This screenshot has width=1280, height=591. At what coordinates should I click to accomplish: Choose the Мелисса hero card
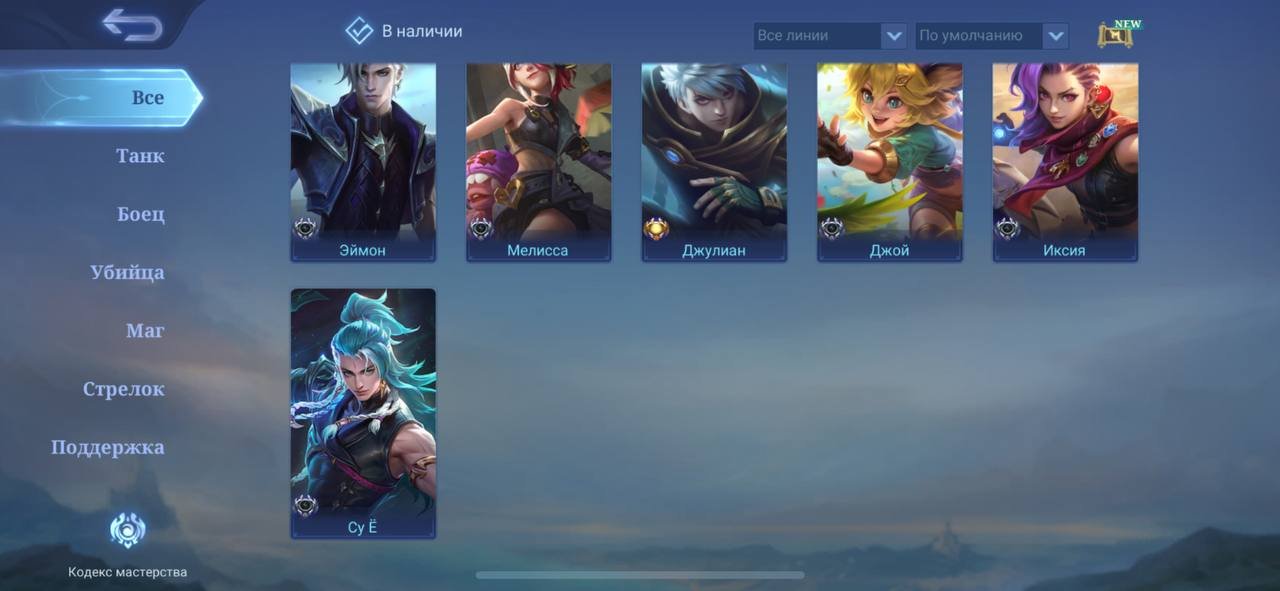click(538, 162)
